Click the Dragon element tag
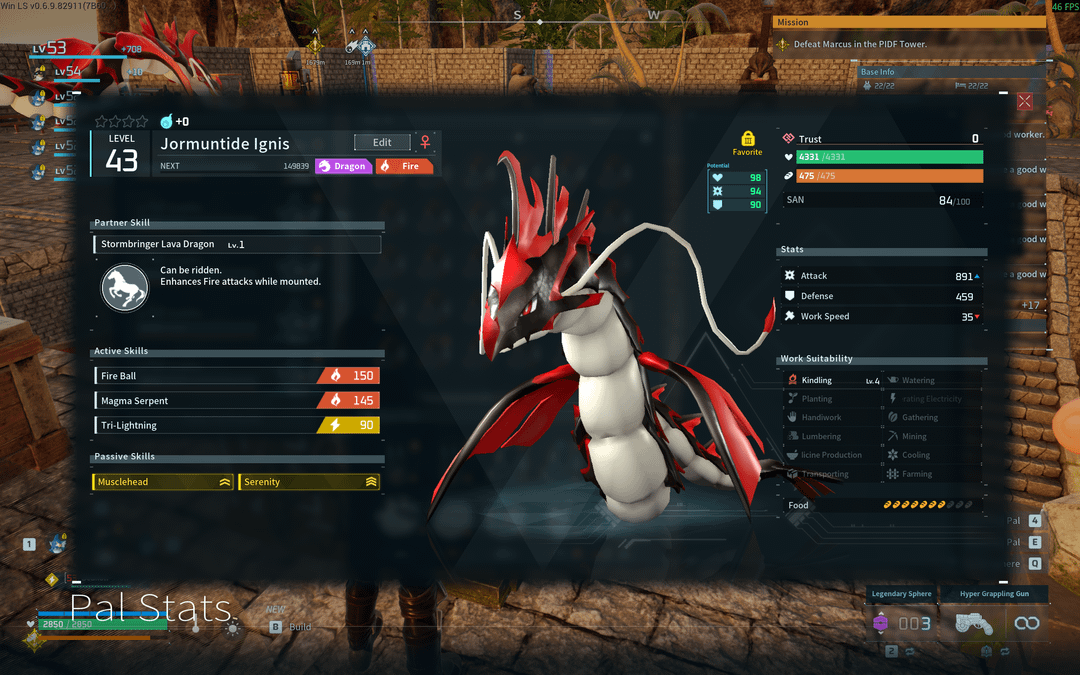This screenshot has height=675, width=1080. click(344, 166)
